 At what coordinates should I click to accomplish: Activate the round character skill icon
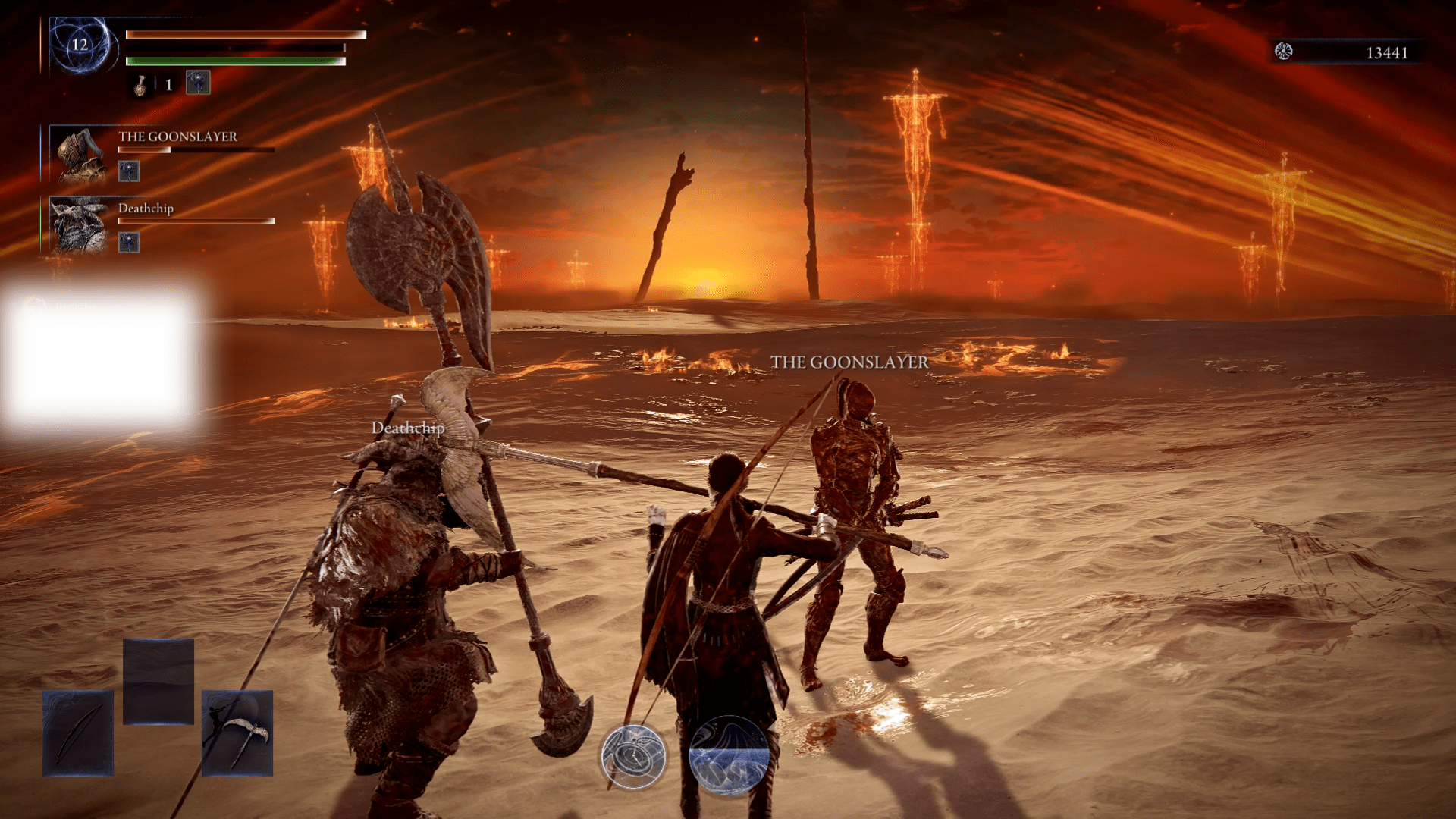tap(633, 756)
